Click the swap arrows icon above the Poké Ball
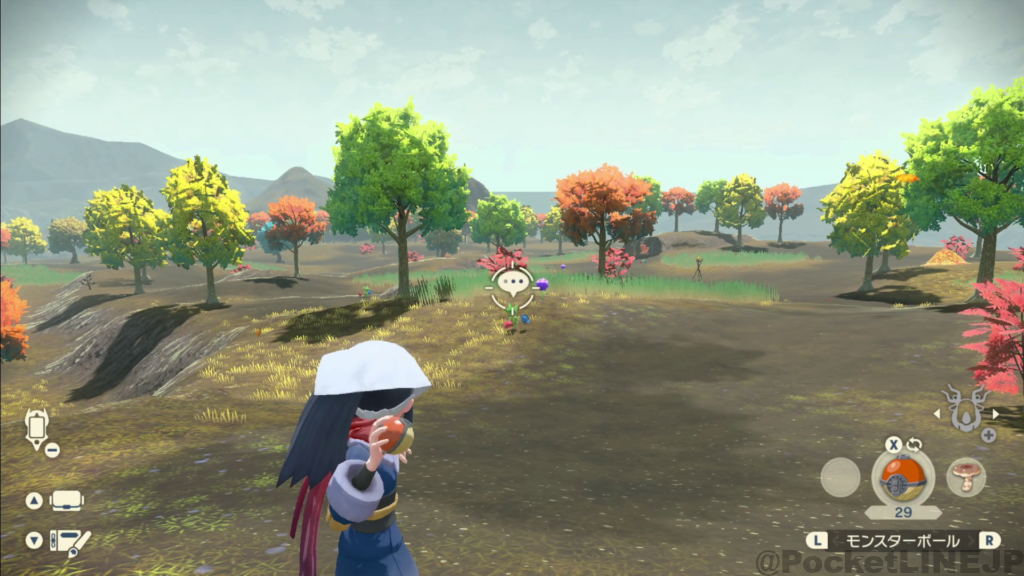The image size is (1024, 576). pos(914,444)
